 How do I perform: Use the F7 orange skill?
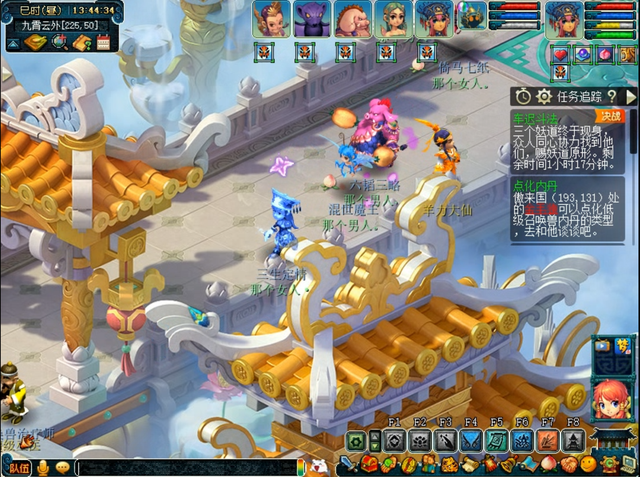547,440
